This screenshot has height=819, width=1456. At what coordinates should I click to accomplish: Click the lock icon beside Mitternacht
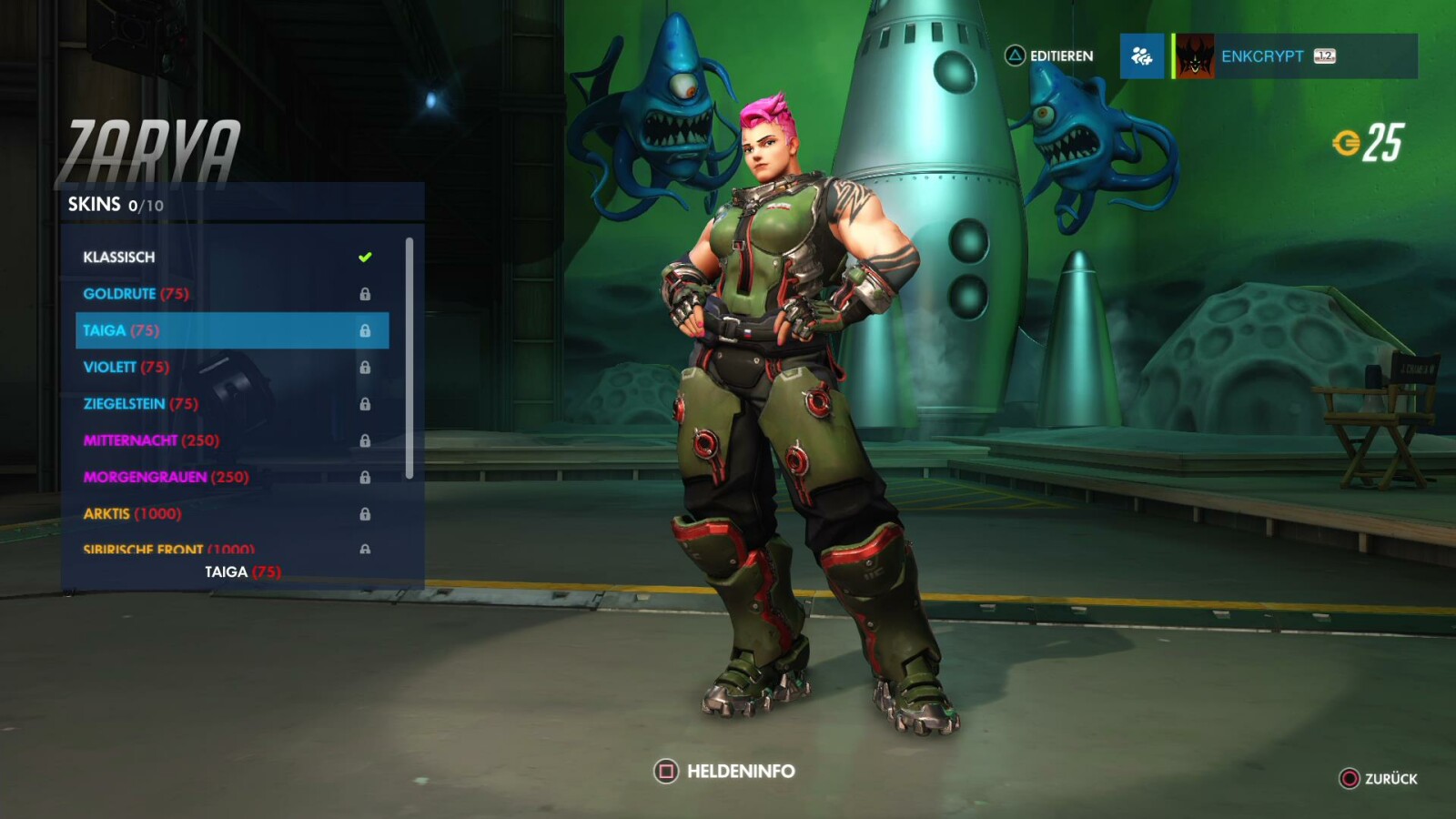pyautogui.click(x=368, y=440)
